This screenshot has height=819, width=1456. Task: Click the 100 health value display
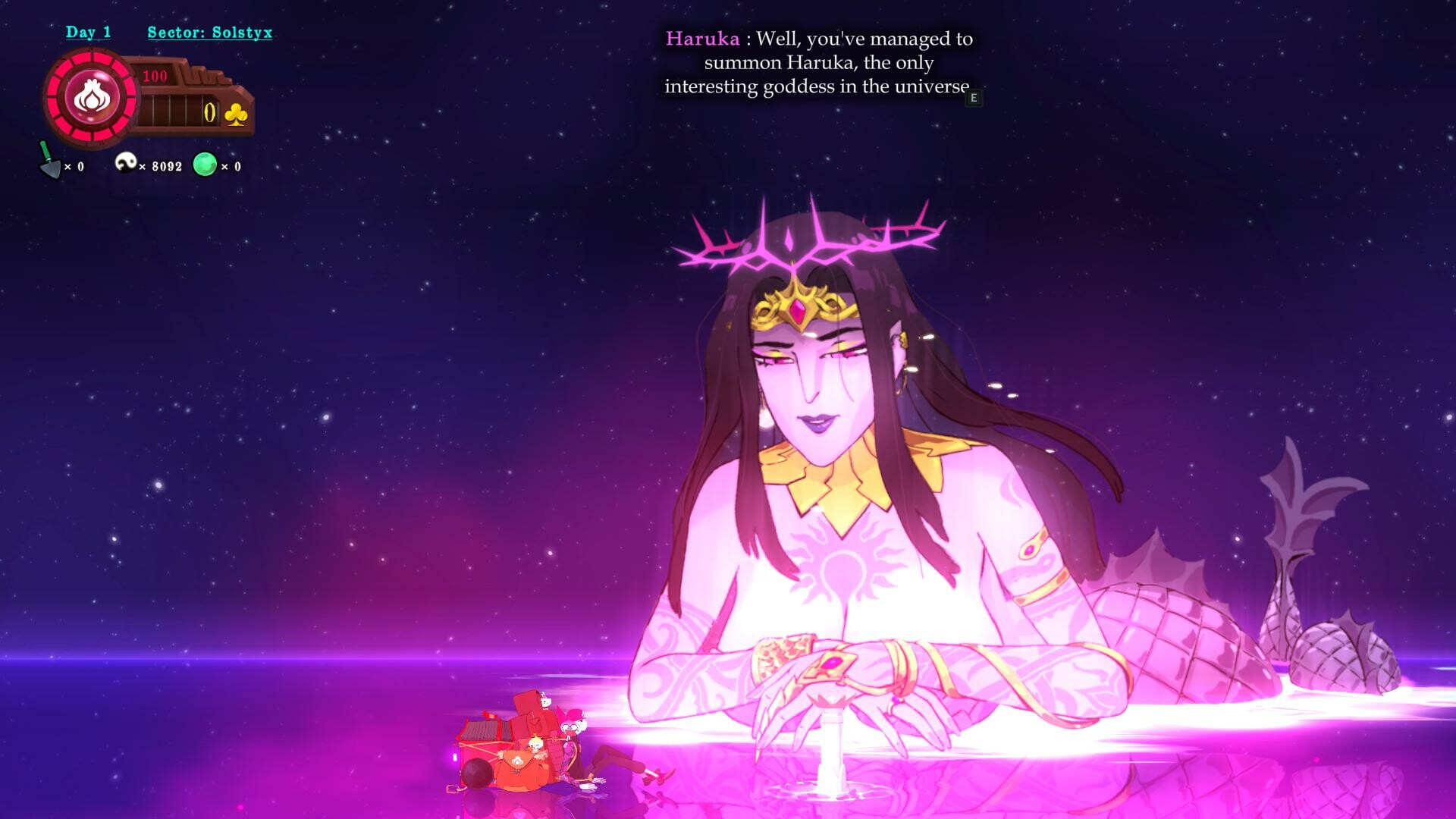tap(154, 75)
